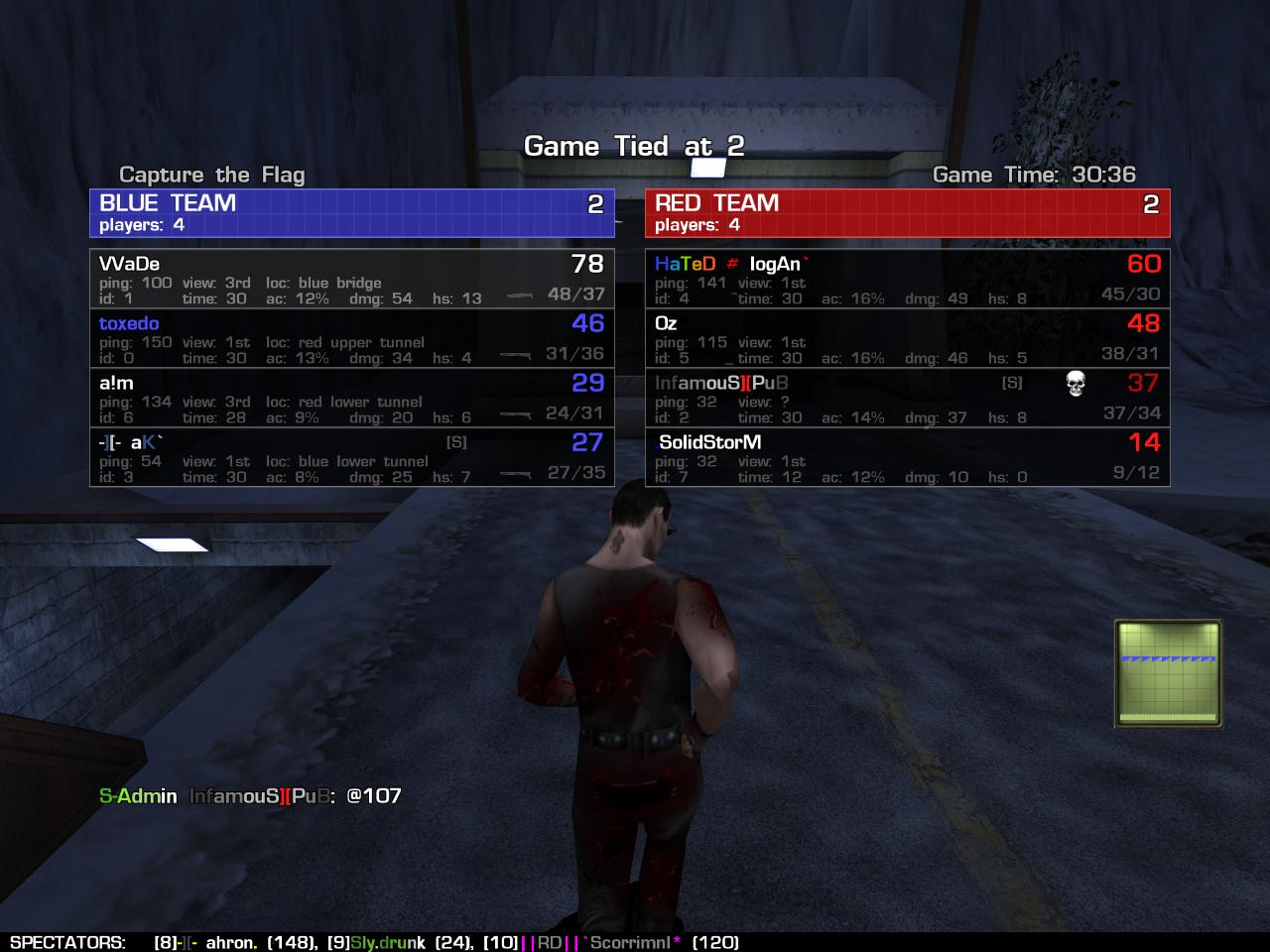Select the InfamouS][PuB scoreboard row

[x=907, y=398]
